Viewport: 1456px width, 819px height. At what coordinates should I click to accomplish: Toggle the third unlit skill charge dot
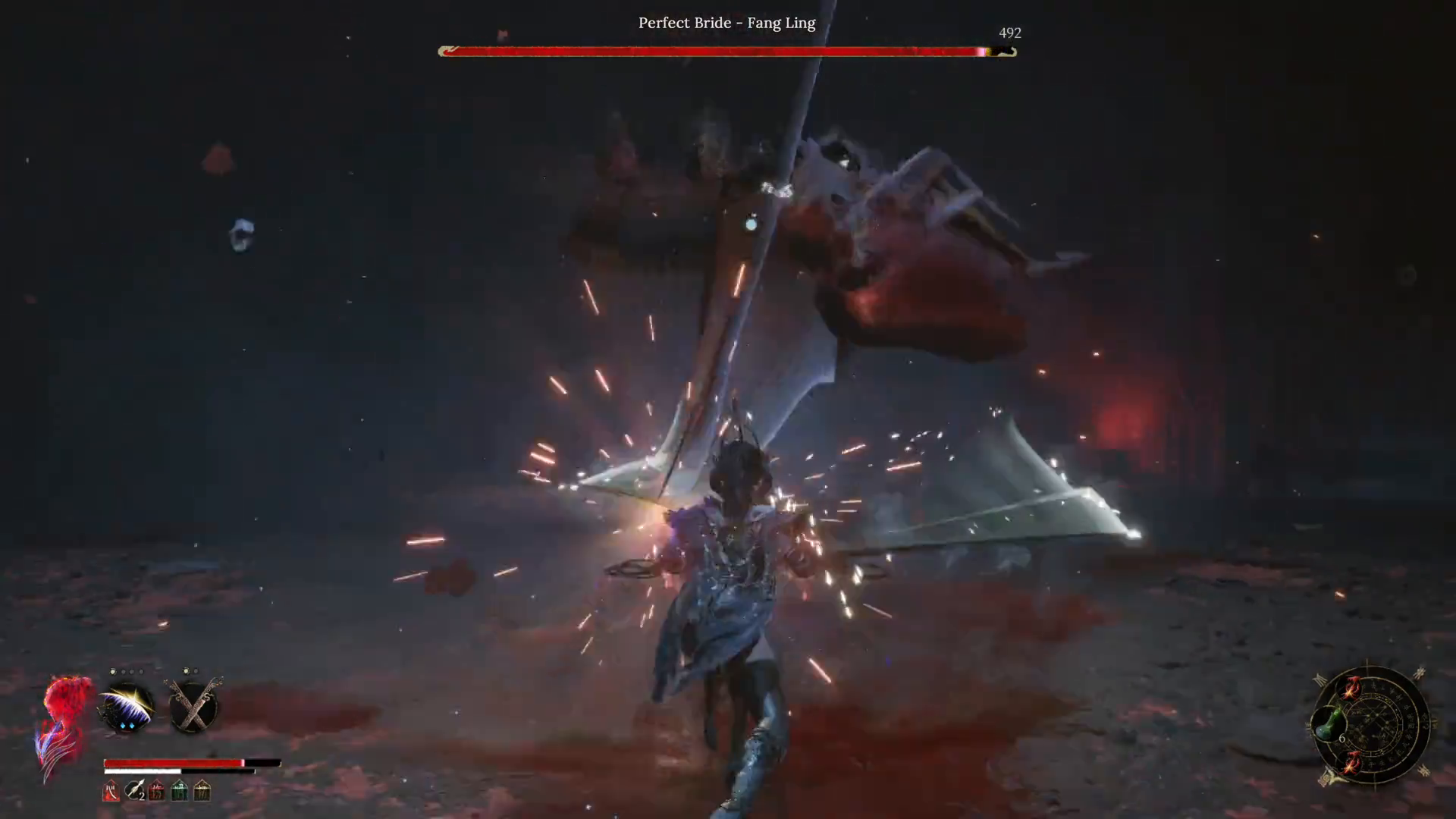point(131,671)
